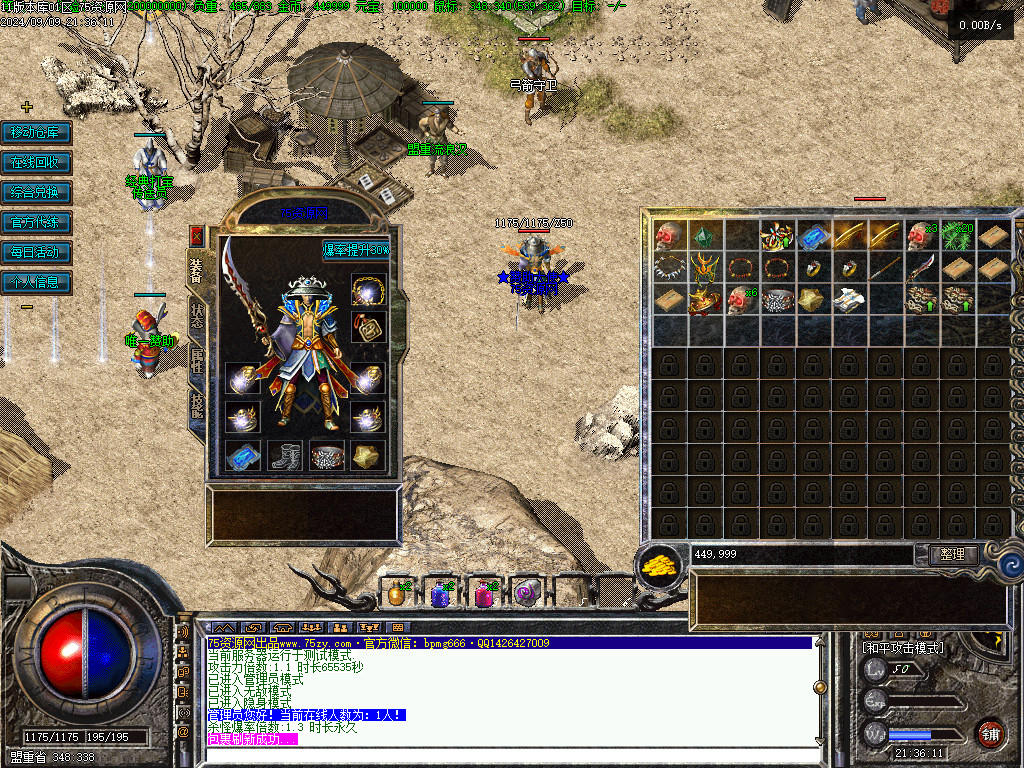
Task: Select the equipped boots slot
Action: 285,456
